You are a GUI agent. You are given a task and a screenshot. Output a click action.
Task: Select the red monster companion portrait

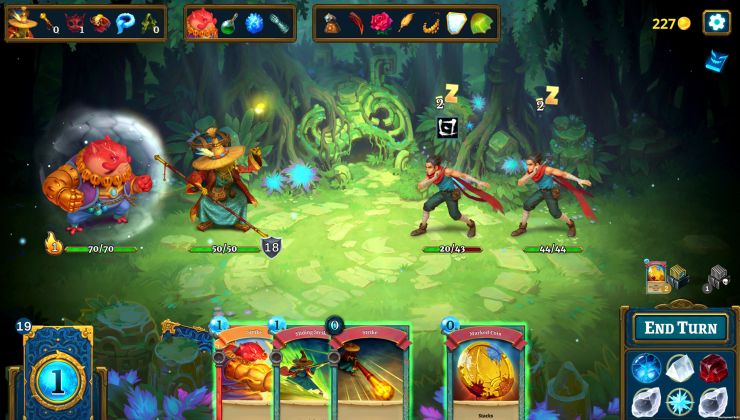point(201,22)
